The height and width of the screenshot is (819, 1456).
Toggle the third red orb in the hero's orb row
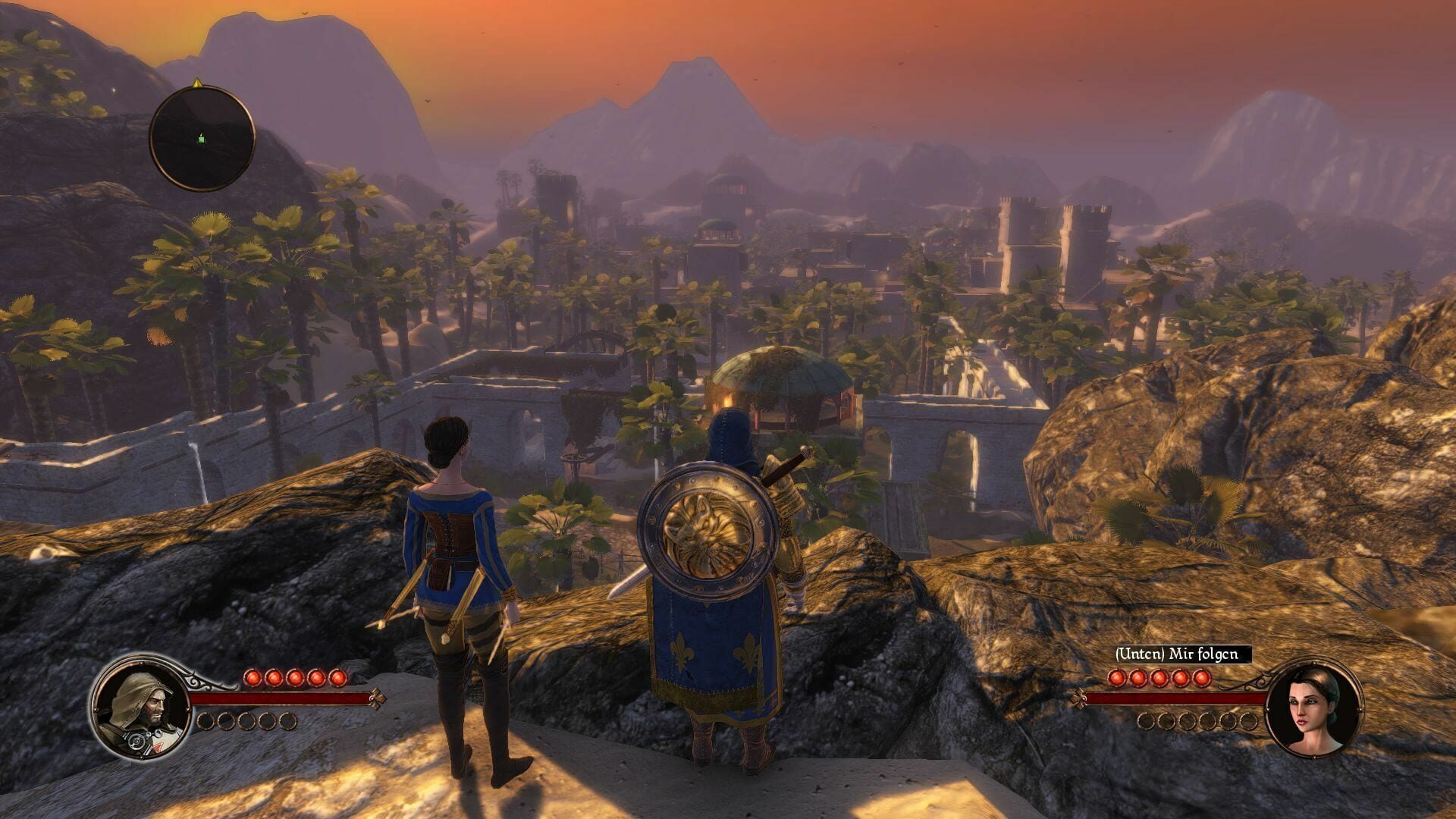pos(295,678)
